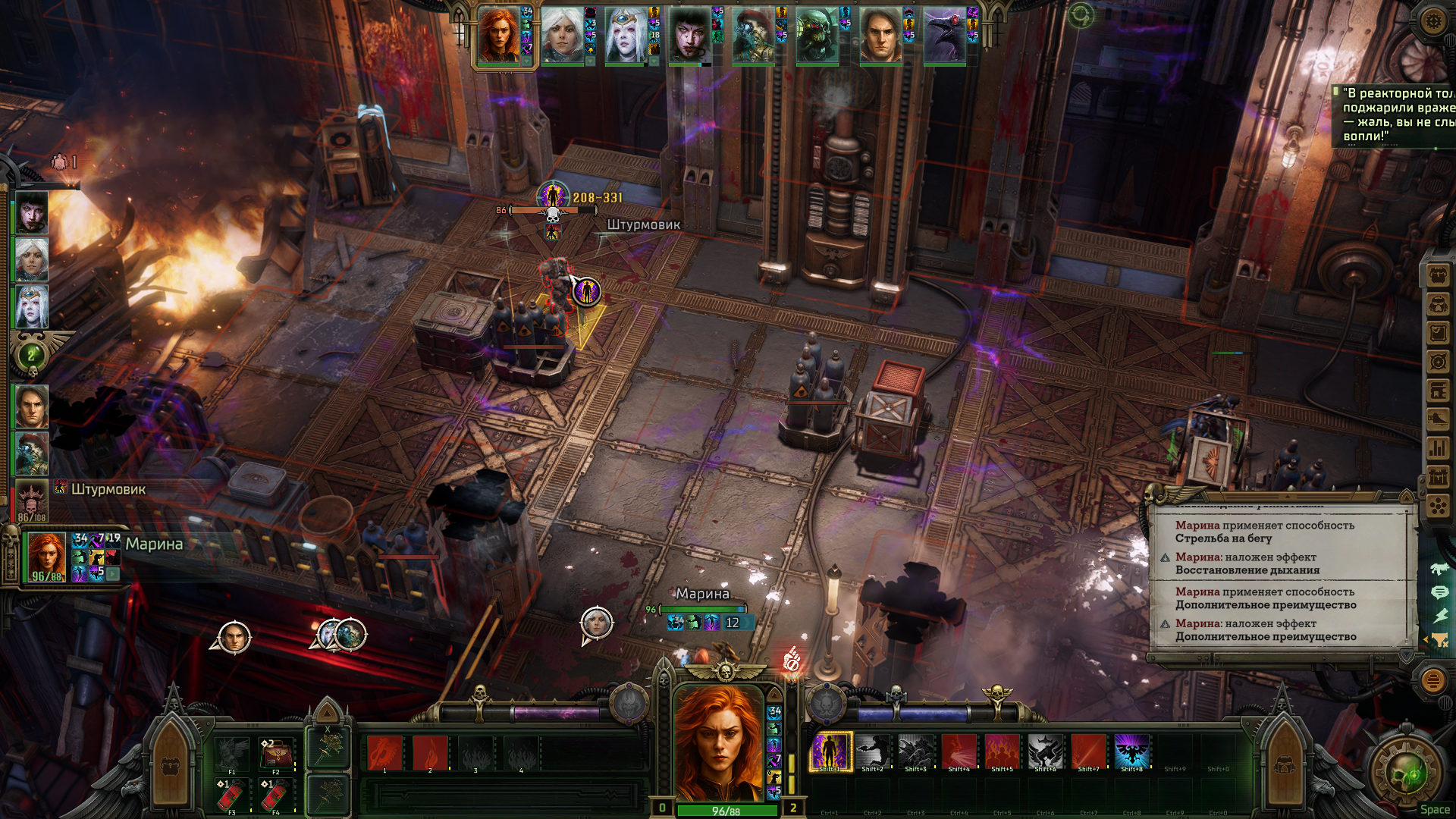This screenshot has height=819, width=1456.
Task: Activate the red chain-blade attack in slot 1
Action: [384, 753]
